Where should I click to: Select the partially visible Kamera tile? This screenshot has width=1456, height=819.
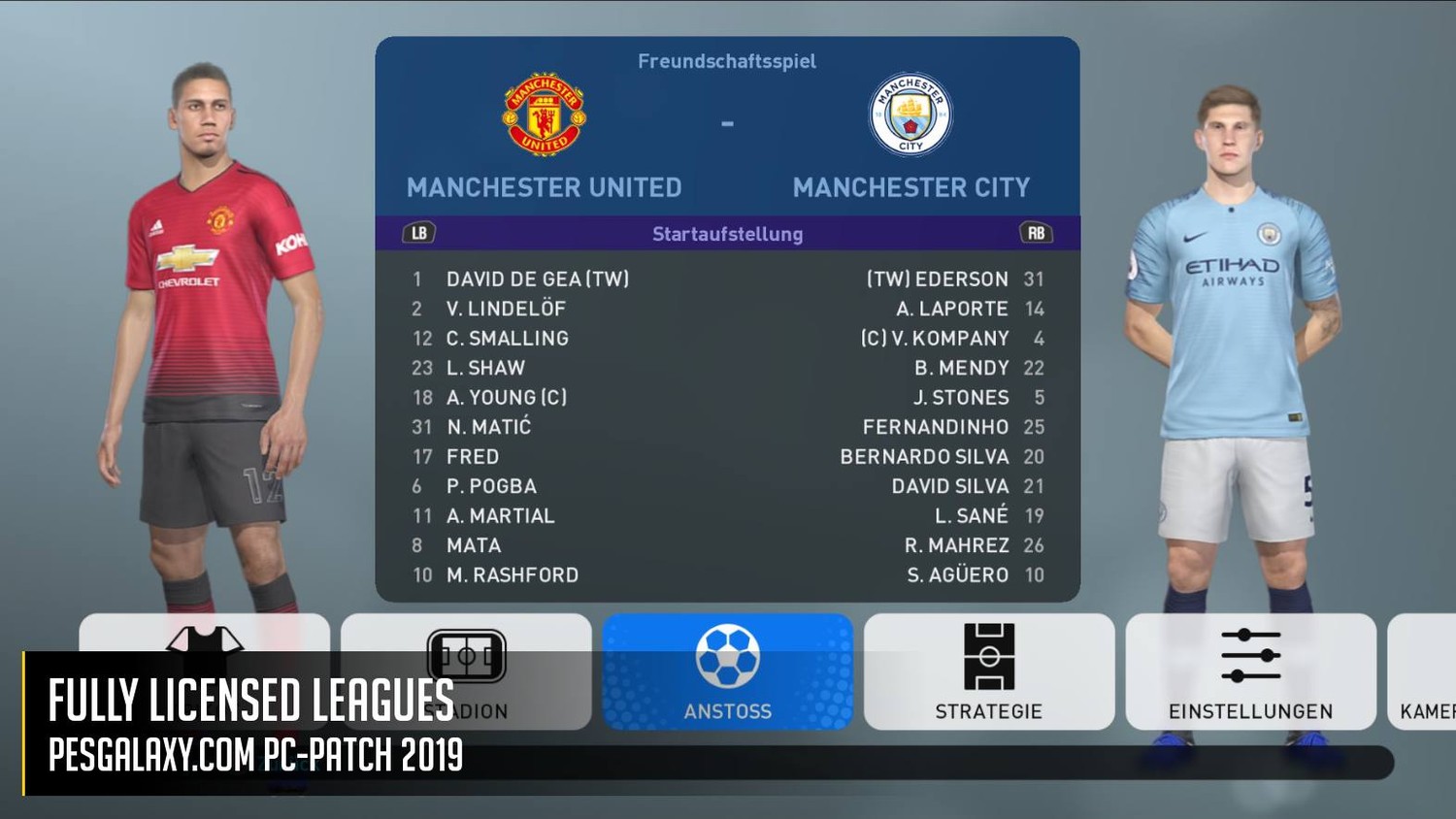(x=1424, y=672)
